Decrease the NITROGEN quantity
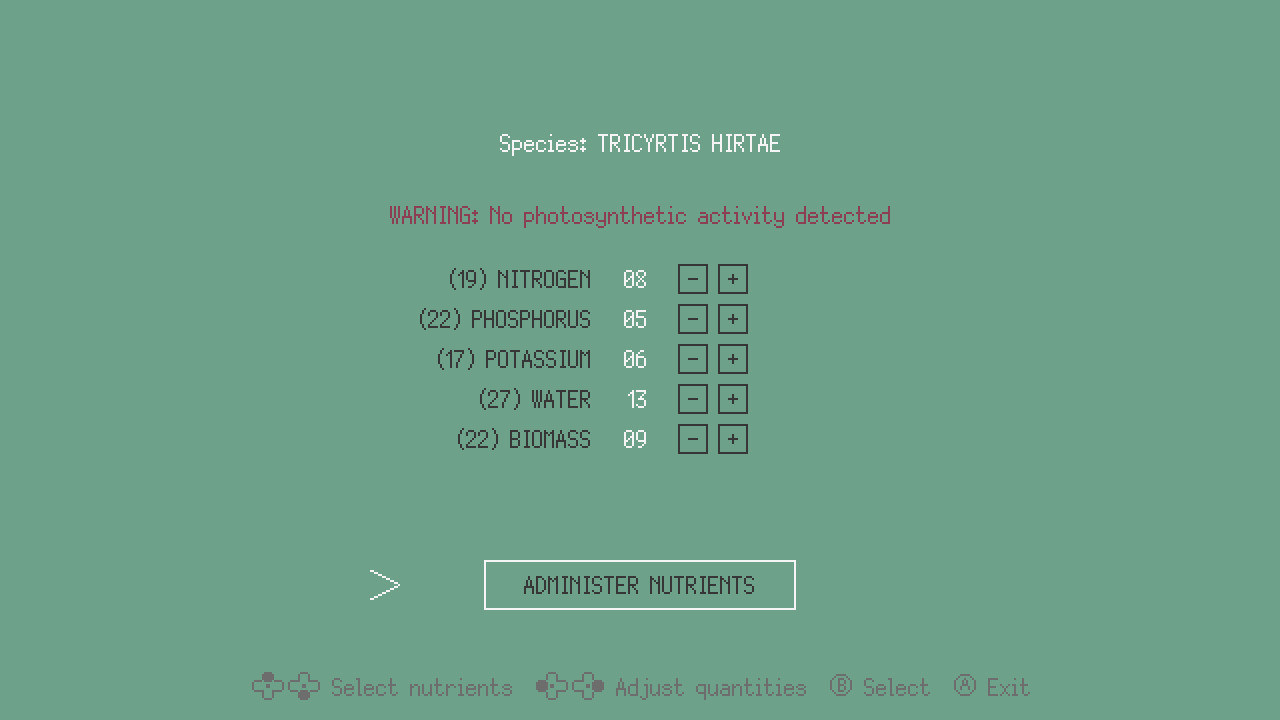 (x=693, y=279)
